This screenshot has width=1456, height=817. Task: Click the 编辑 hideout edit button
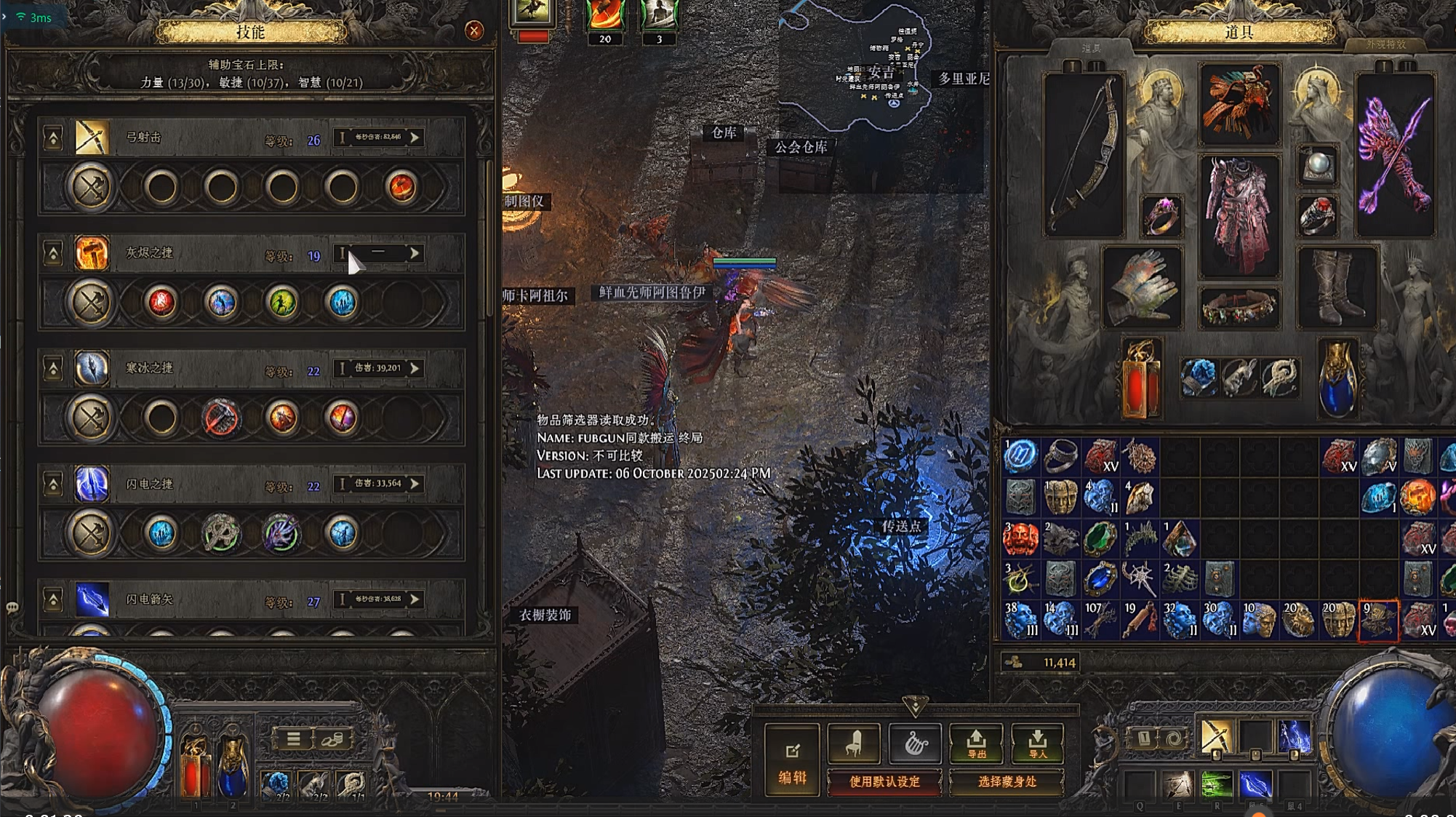coord(792,760)
